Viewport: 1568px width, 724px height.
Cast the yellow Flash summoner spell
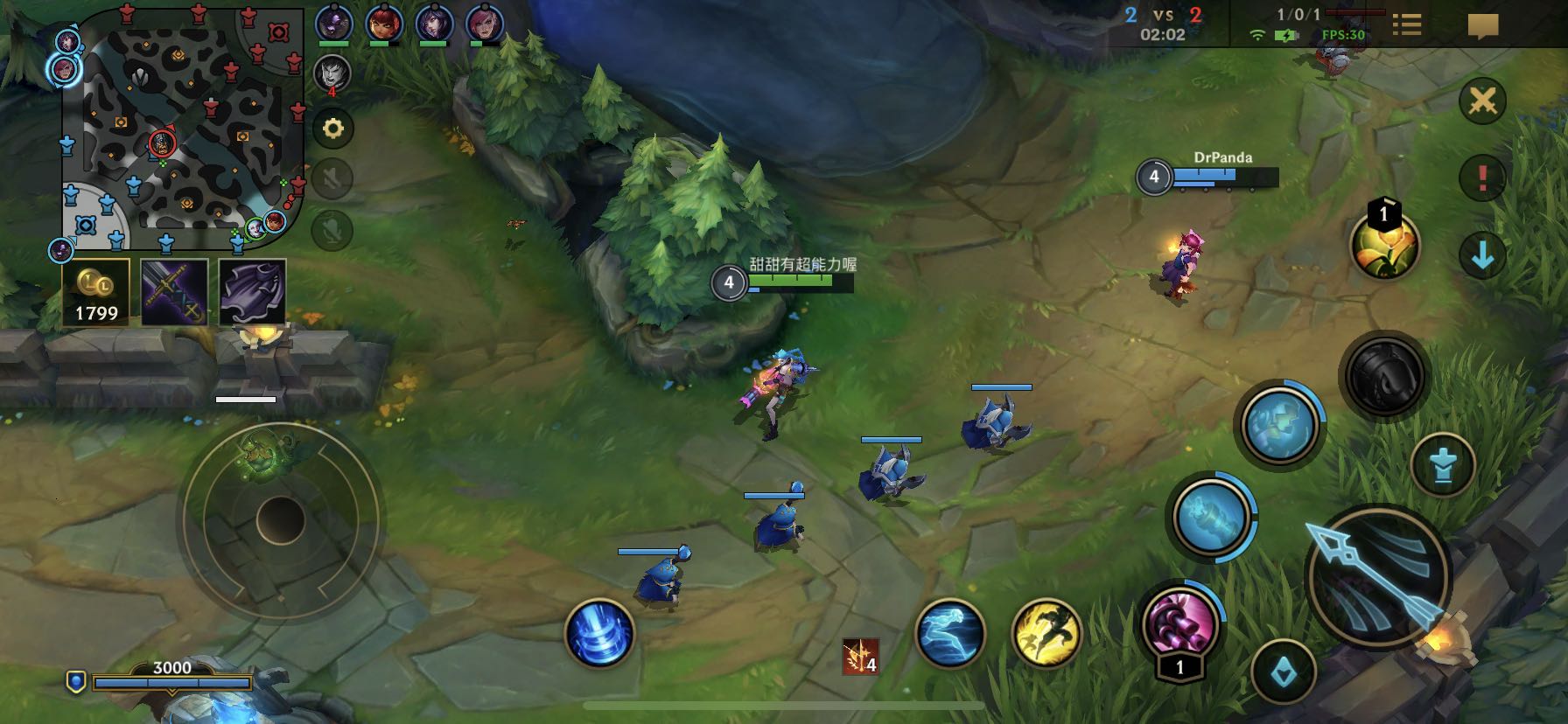tap(1046, 633)
